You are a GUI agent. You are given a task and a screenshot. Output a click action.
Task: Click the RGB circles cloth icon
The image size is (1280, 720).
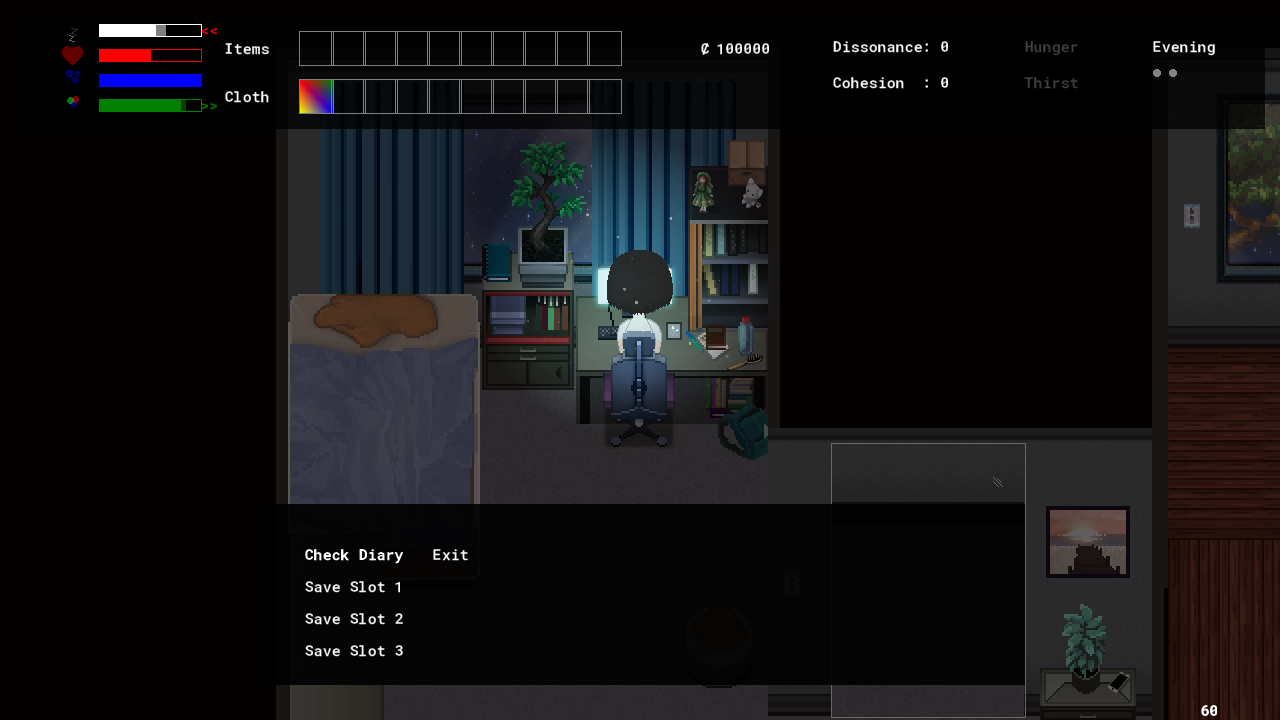(x=72, y=101)
